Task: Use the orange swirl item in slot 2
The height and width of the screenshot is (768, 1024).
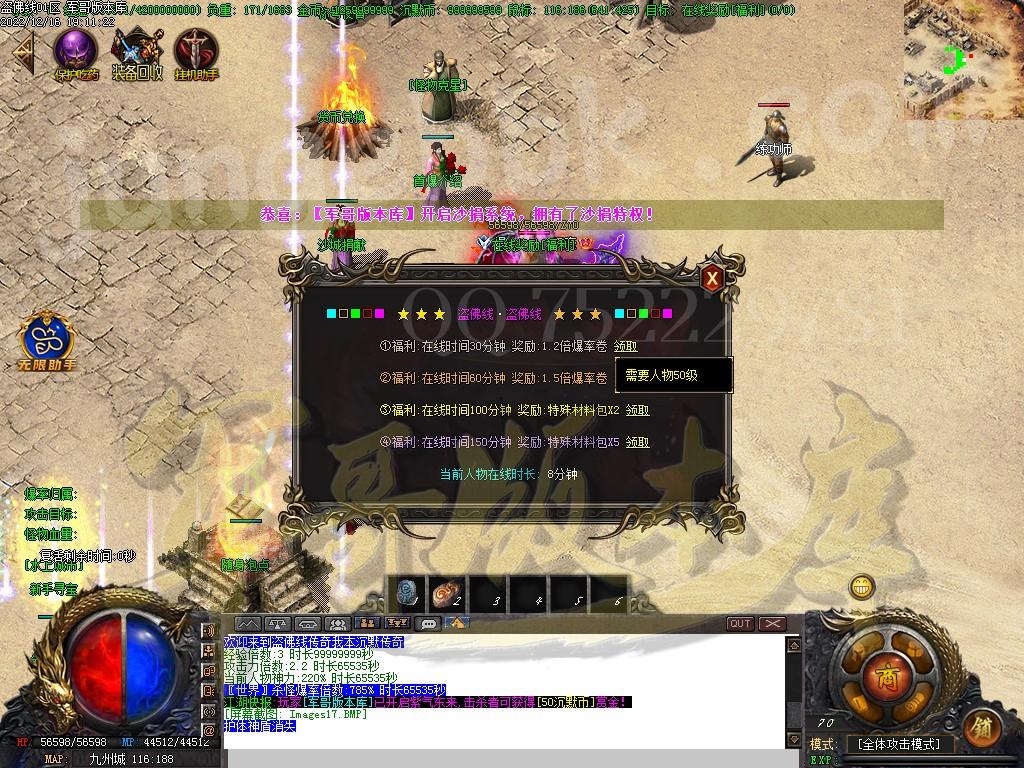Action: click(x=446, y=595)
